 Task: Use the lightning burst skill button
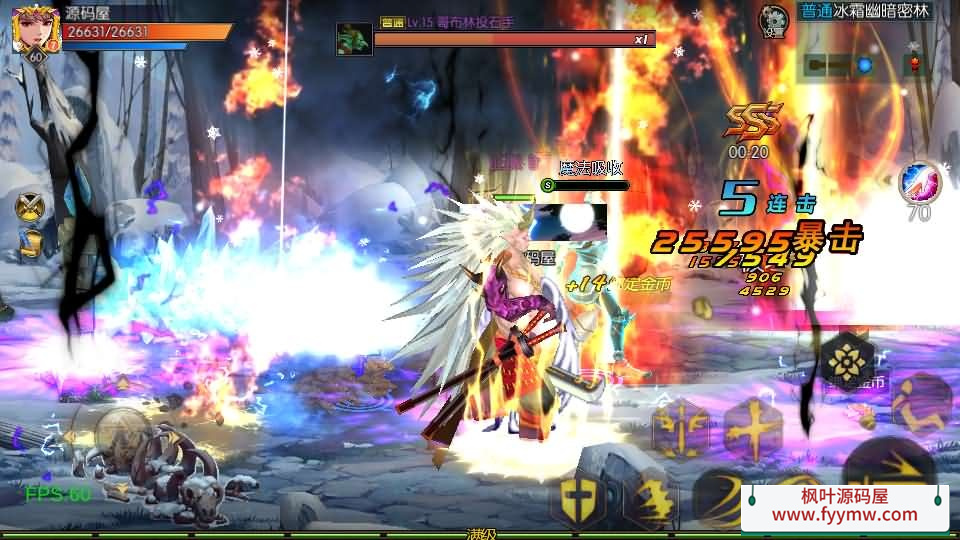point(650,497)
